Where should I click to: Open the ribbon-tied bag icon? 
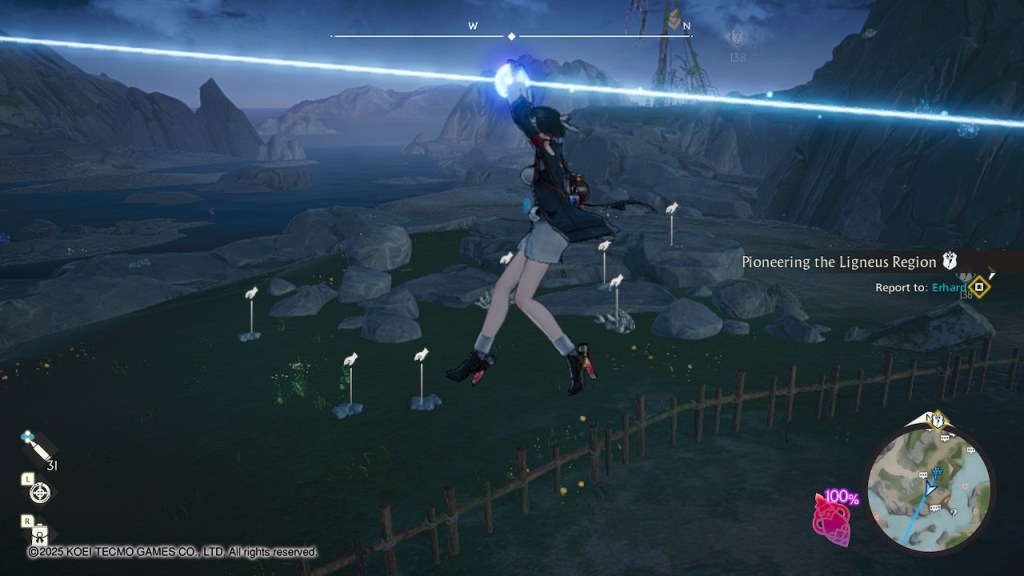(39, 535)
